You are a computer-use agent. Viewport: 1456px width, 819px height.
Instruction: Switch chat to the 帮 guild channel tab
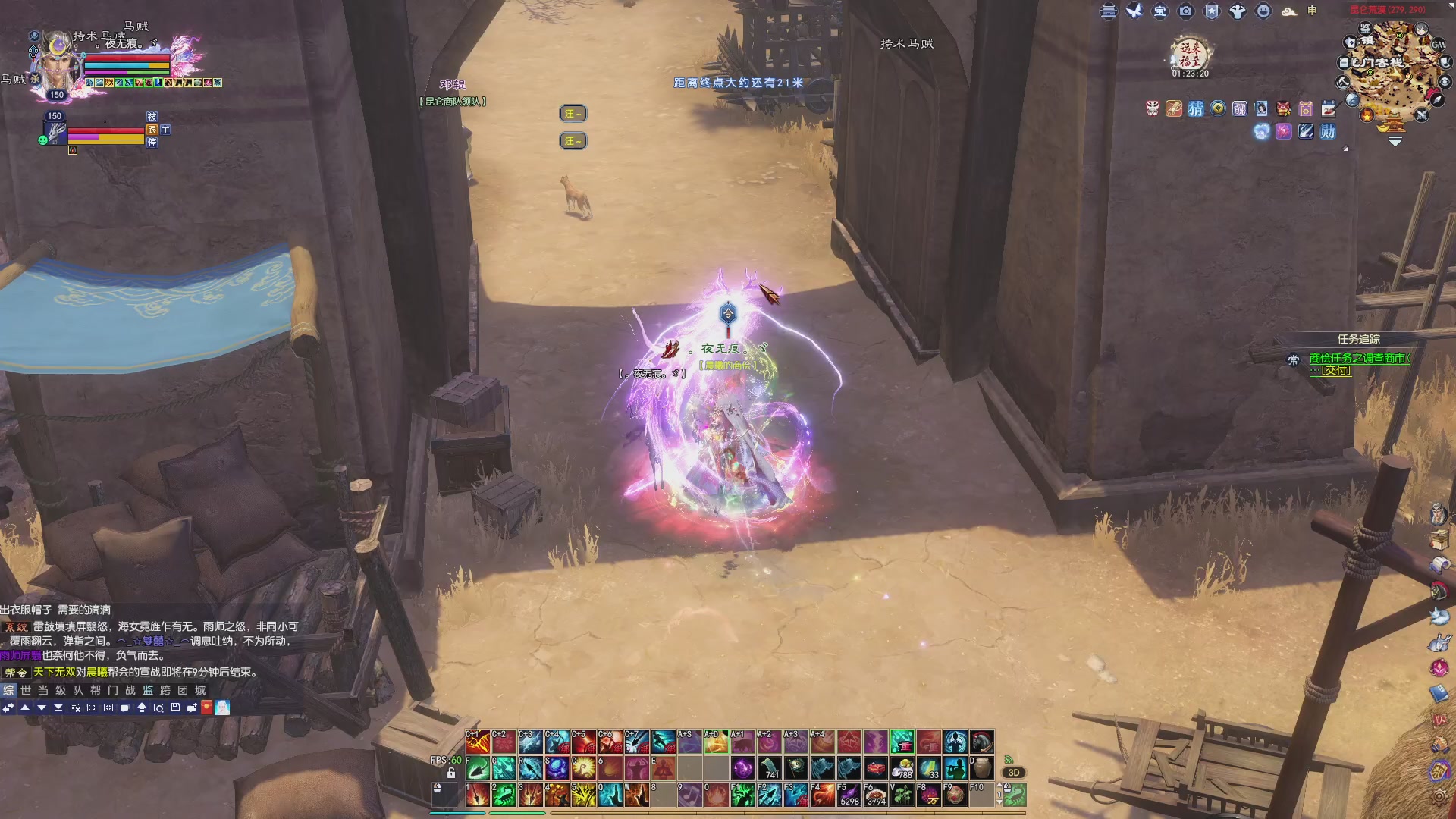pyautogui.click(x=96, y=690)
